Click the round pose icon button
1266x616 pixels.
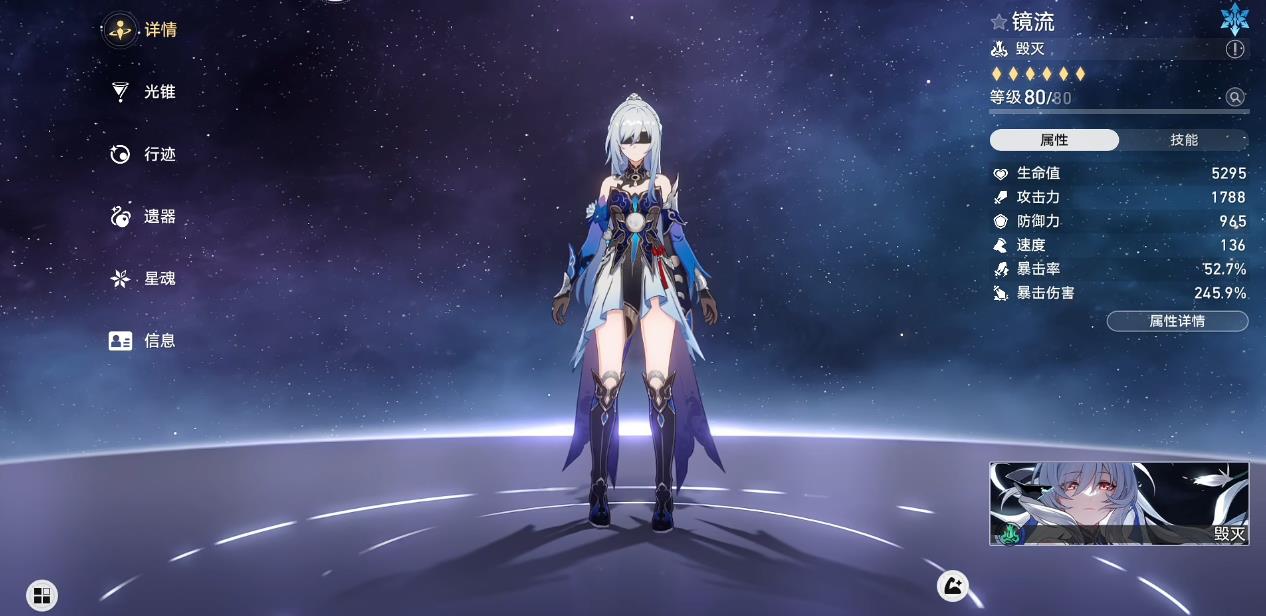(952, 586)
